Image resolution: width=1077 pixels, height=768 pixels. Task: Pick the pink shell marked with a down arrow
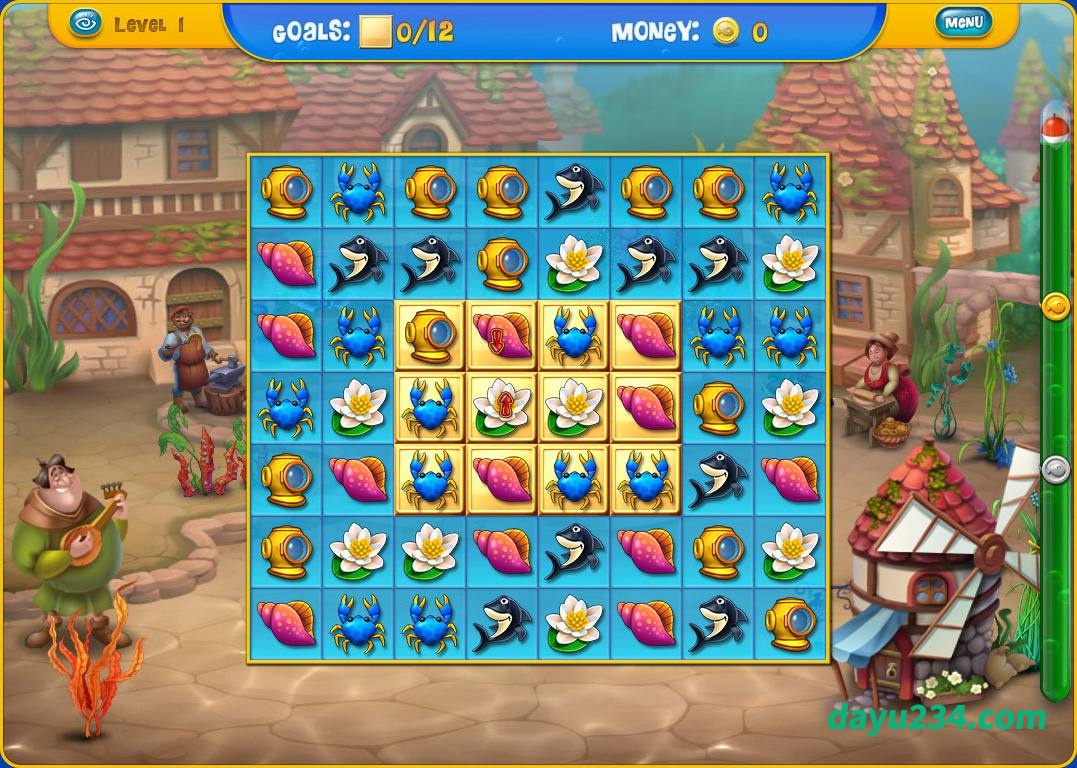(502, 335)
